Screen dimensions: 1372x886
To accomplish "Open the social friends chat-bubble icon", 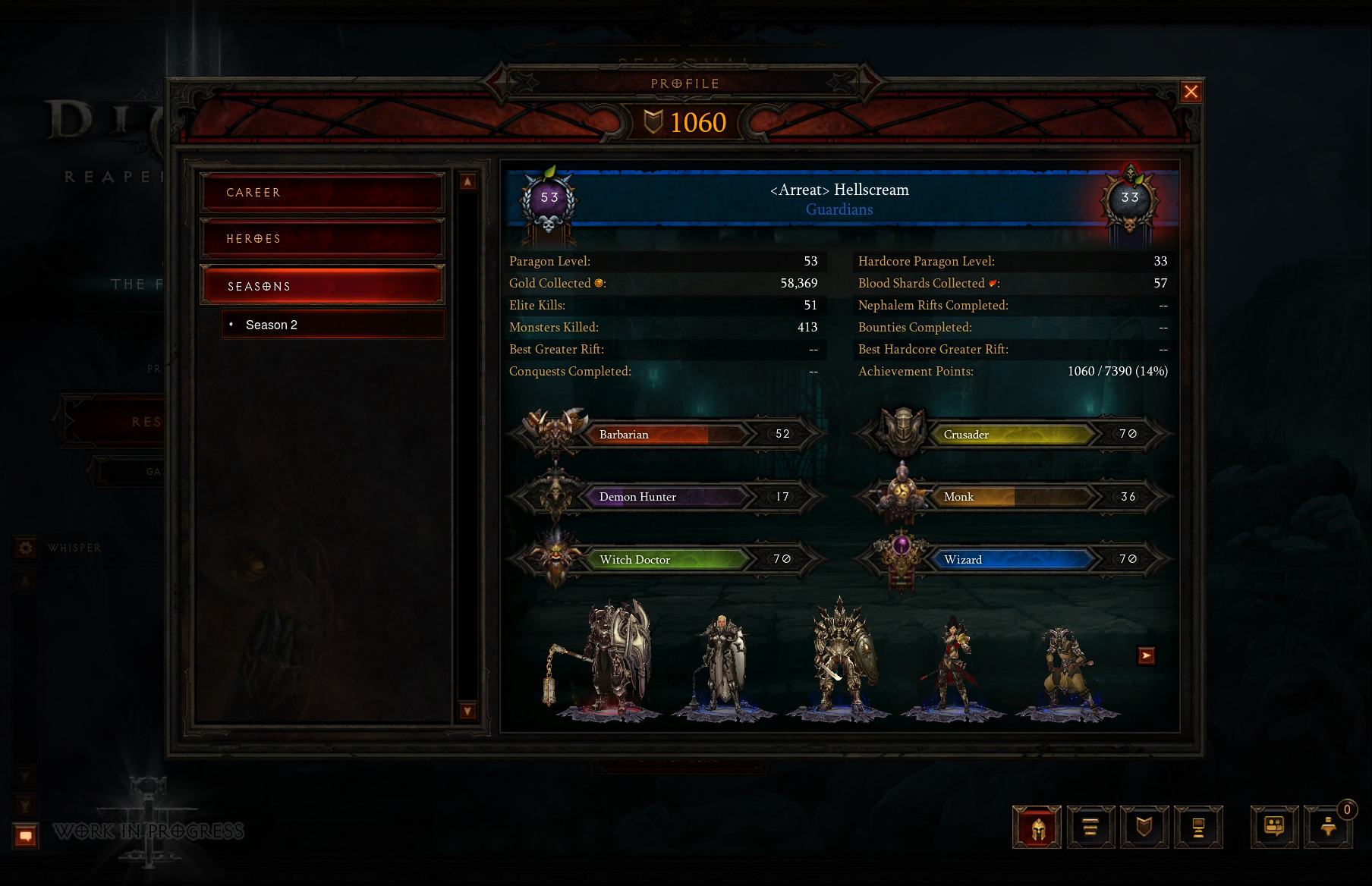I will (1274, 827).
